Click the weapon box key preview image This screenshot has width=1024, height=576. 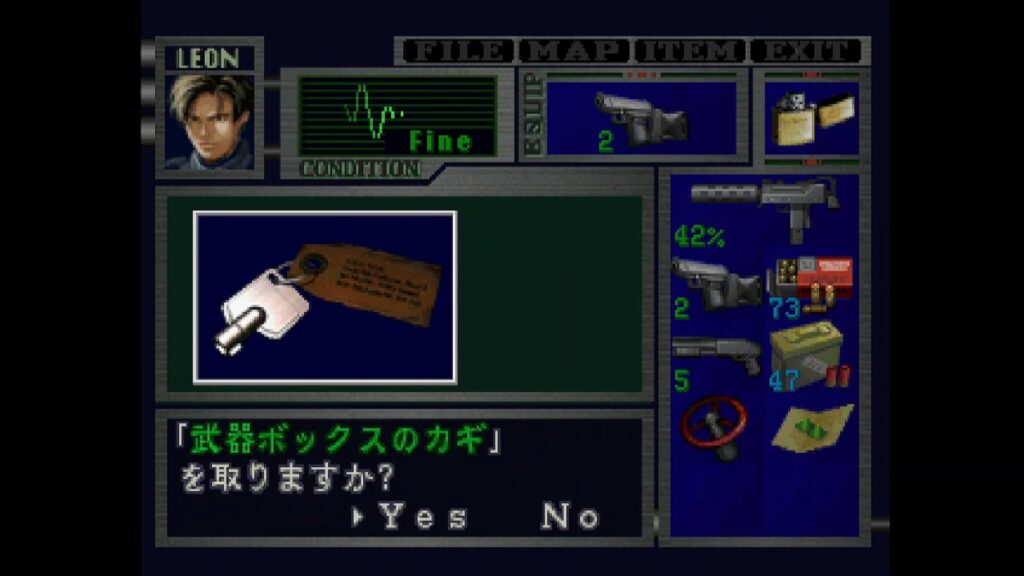(325, 296)
